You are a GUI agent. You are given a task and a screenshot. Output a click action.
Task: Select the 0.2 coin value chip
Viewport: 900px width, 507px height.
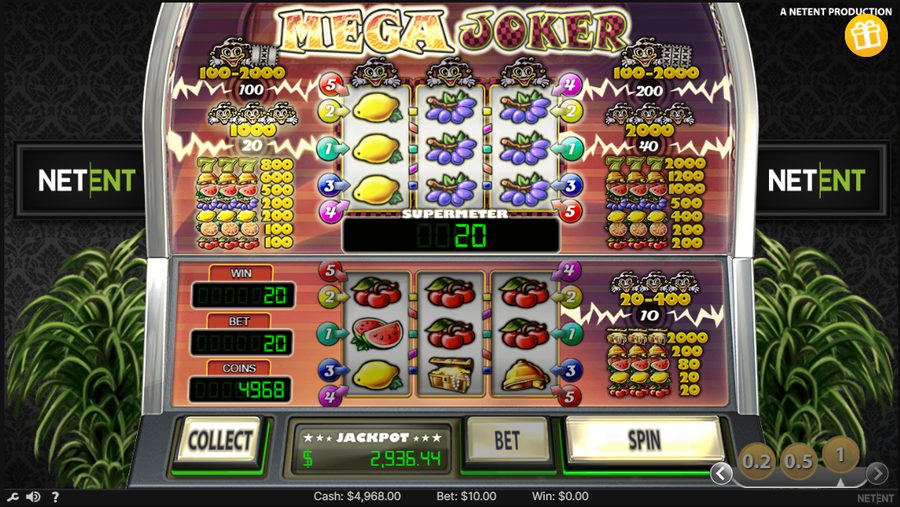pos(757,462)
